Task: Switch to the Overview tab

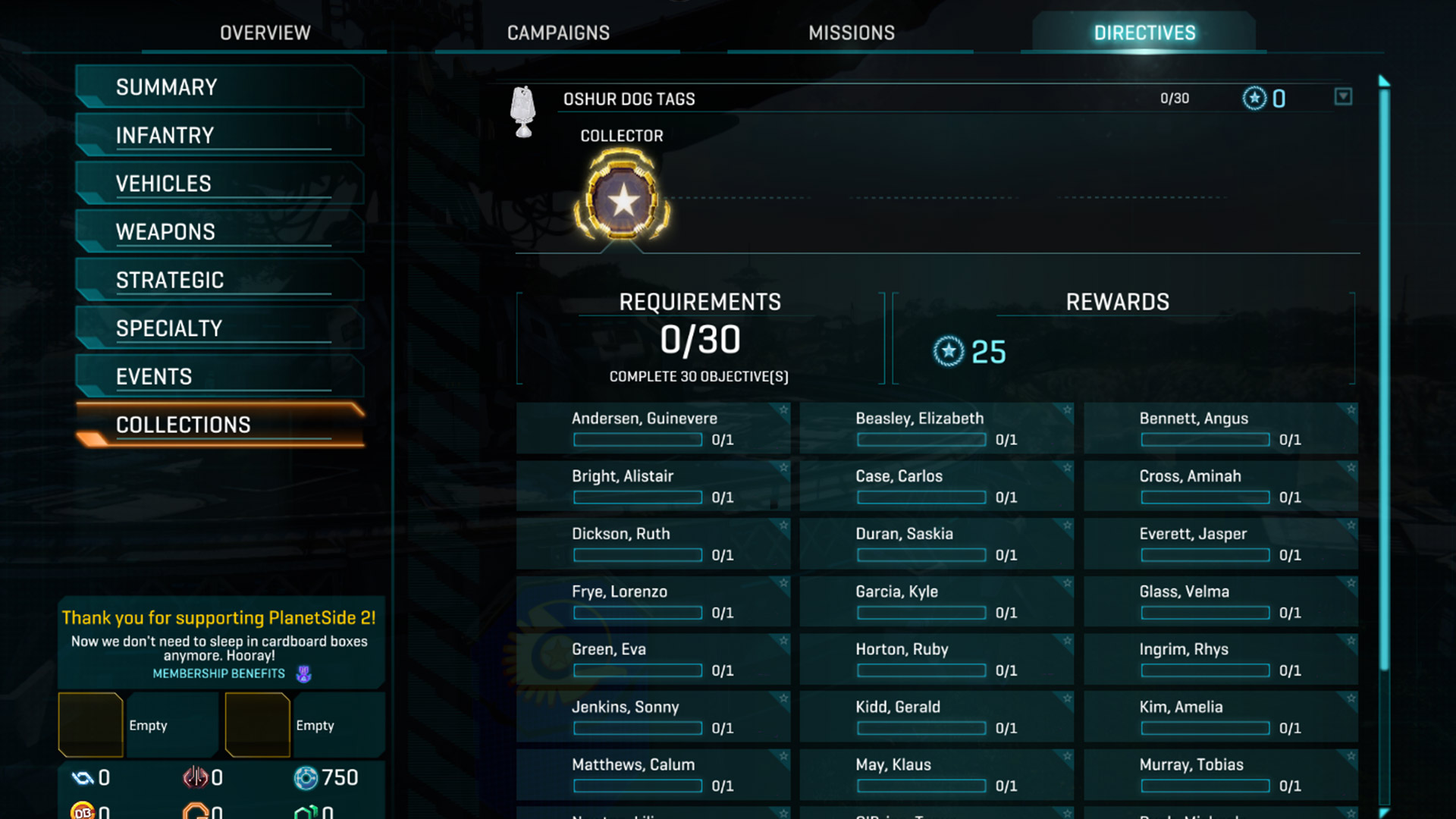Action: 265,33
